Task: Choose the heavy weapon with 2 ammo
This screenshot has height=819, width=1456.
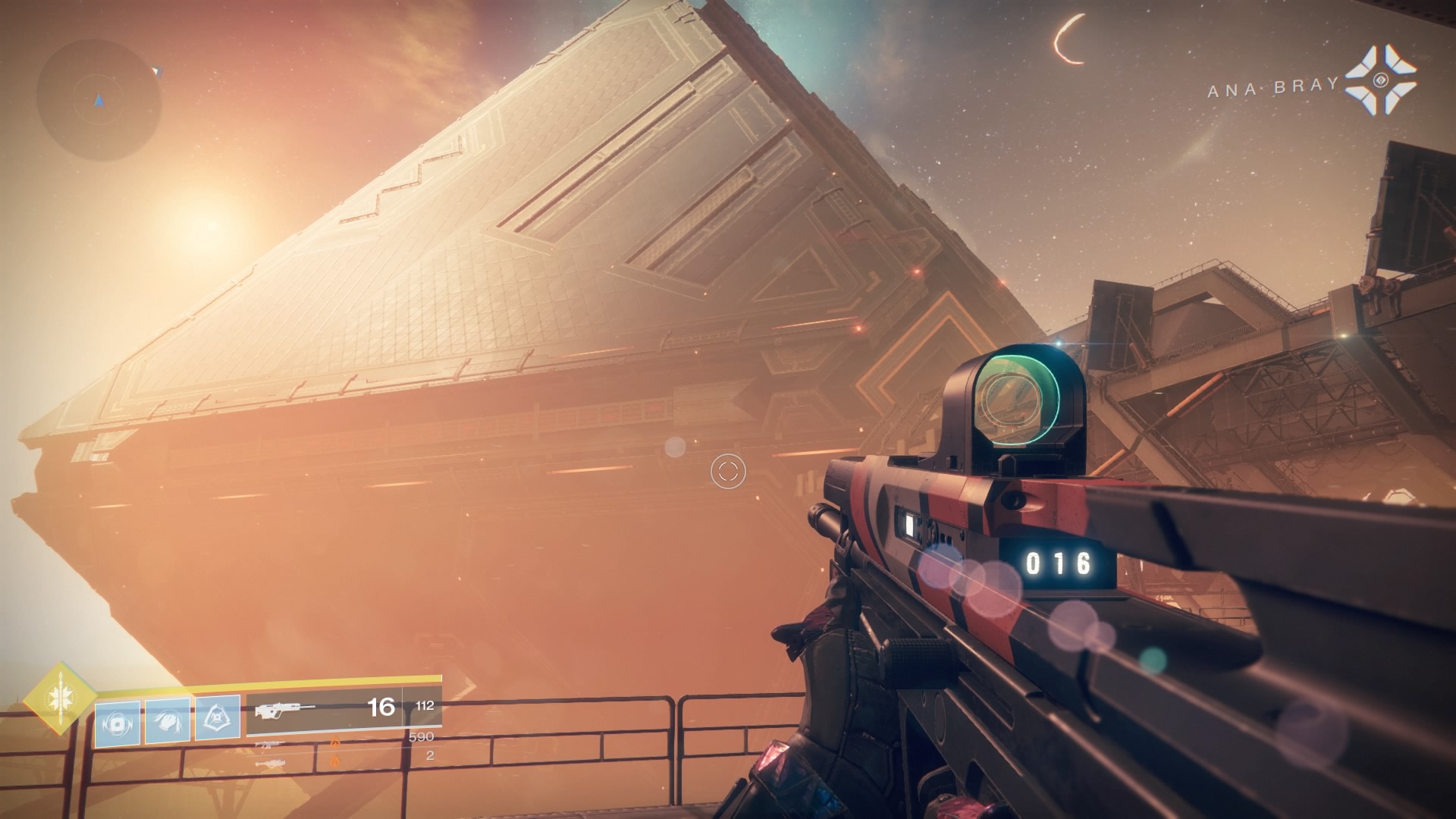Action: (271, 761)
